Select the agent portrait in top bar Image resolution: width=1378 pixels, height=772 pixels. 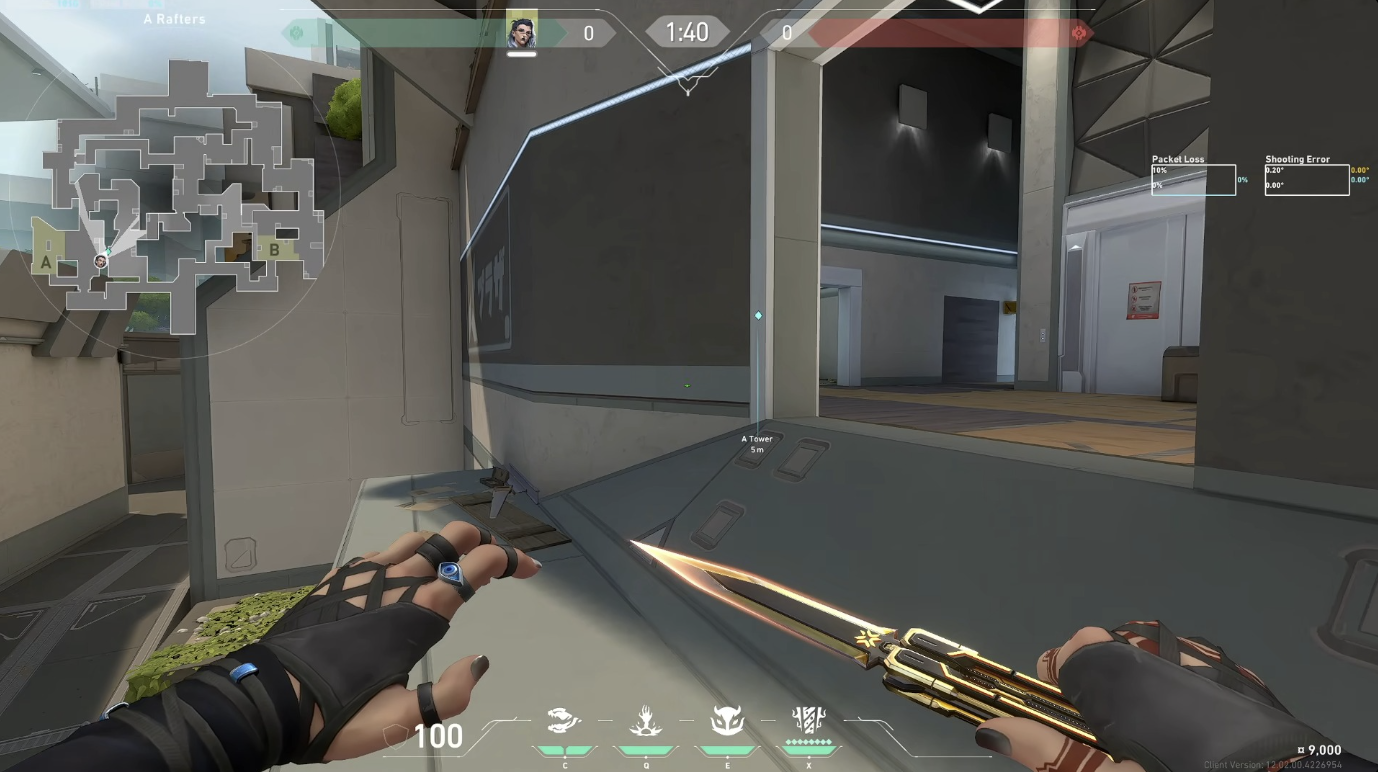pos(522,33)
